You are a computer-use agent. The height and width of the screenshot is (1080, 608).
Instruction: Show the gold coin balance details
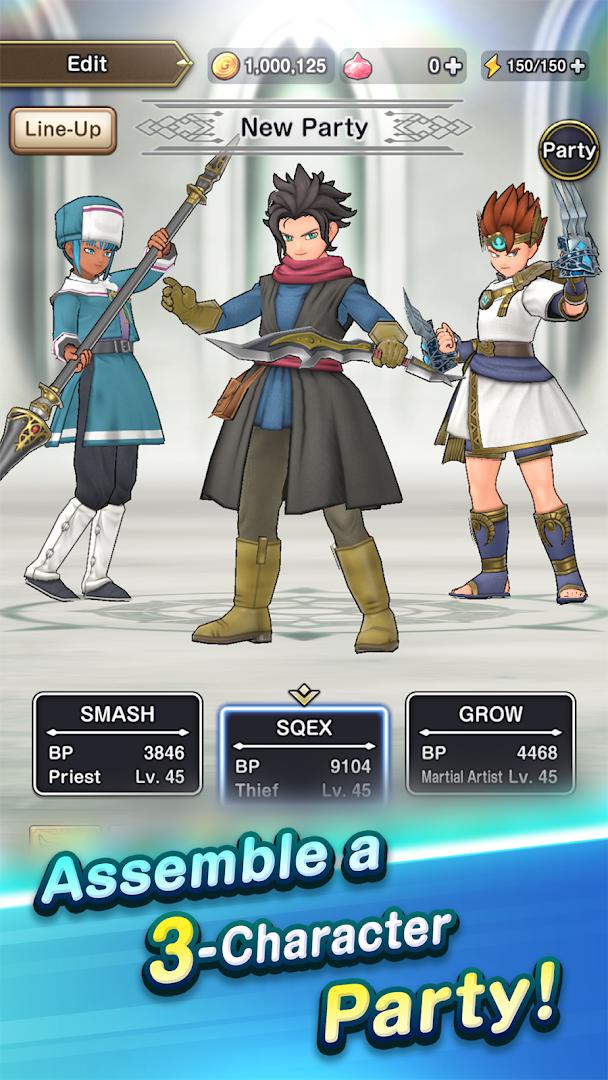point(270,66)
